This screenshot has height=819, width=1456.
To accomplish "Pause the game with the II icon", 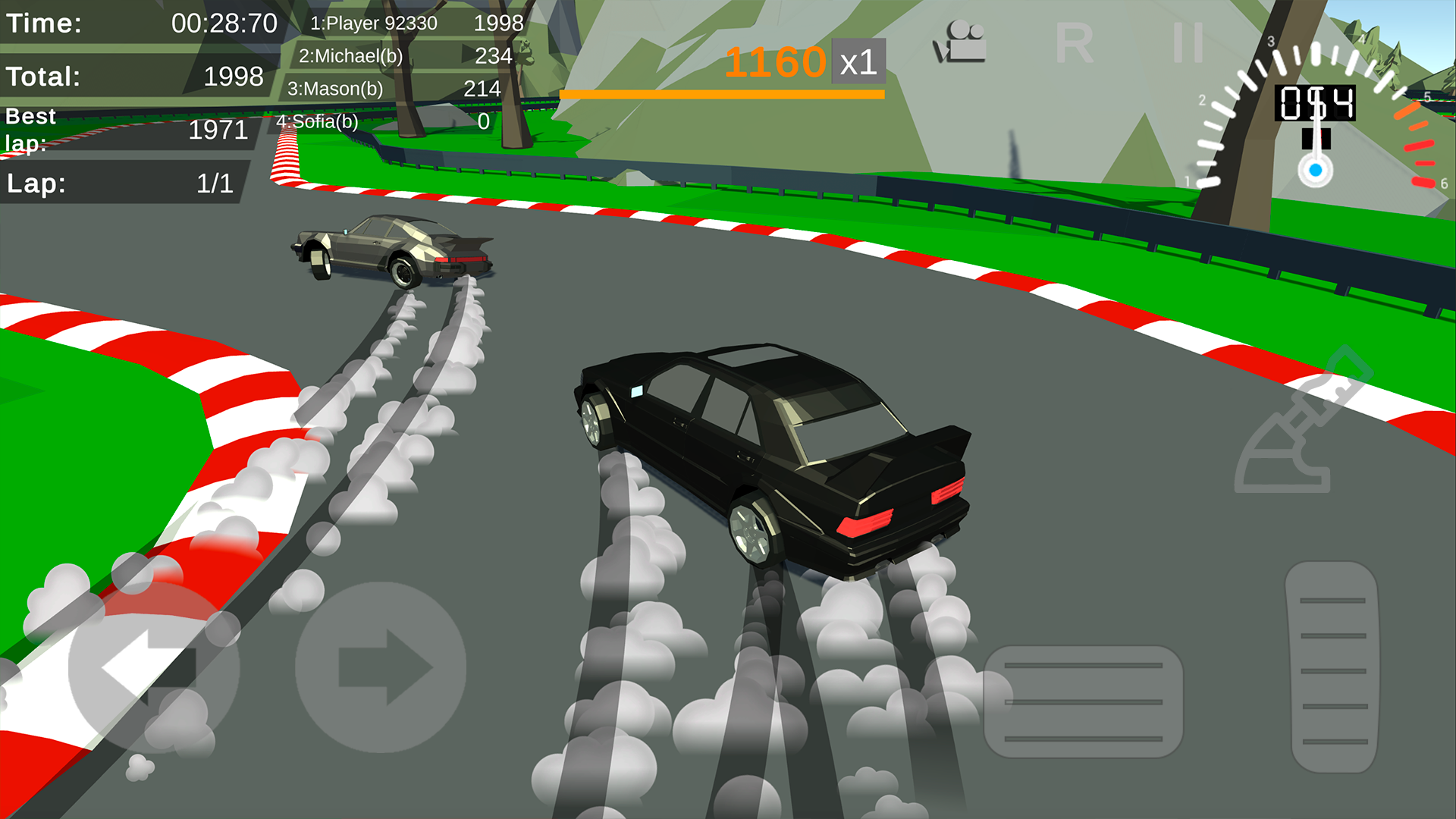I will coord(1188,42).
